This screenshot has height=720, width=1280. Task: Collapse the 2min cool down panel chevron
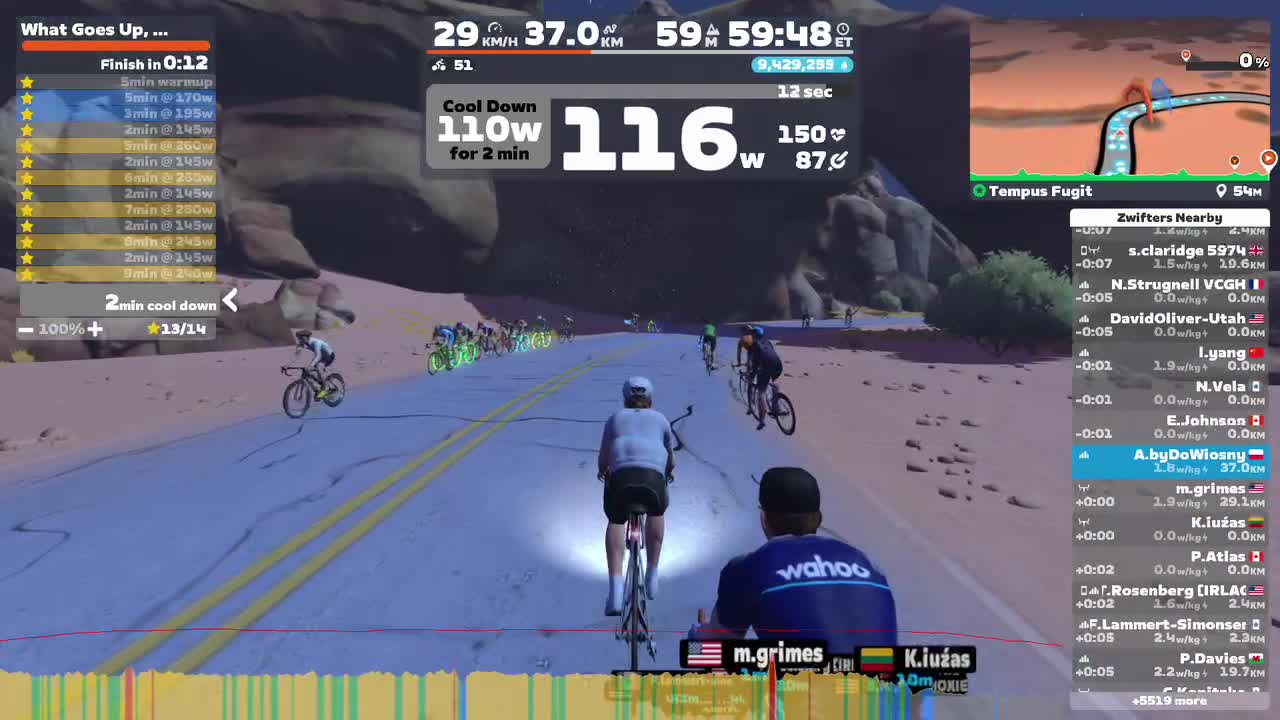point(228,299)
